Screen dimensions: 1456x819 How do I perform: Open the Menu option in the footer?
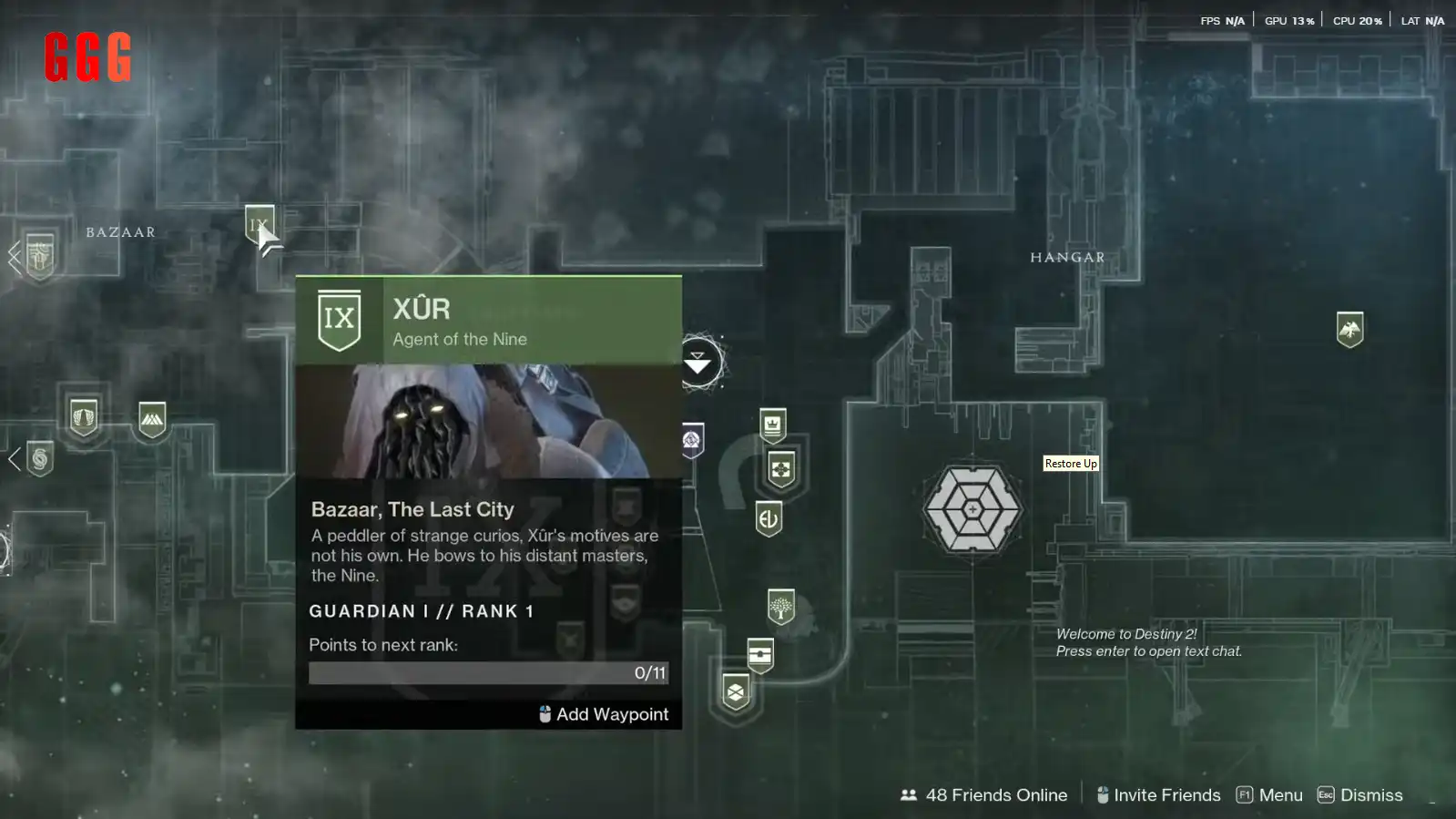(1269, 795)
